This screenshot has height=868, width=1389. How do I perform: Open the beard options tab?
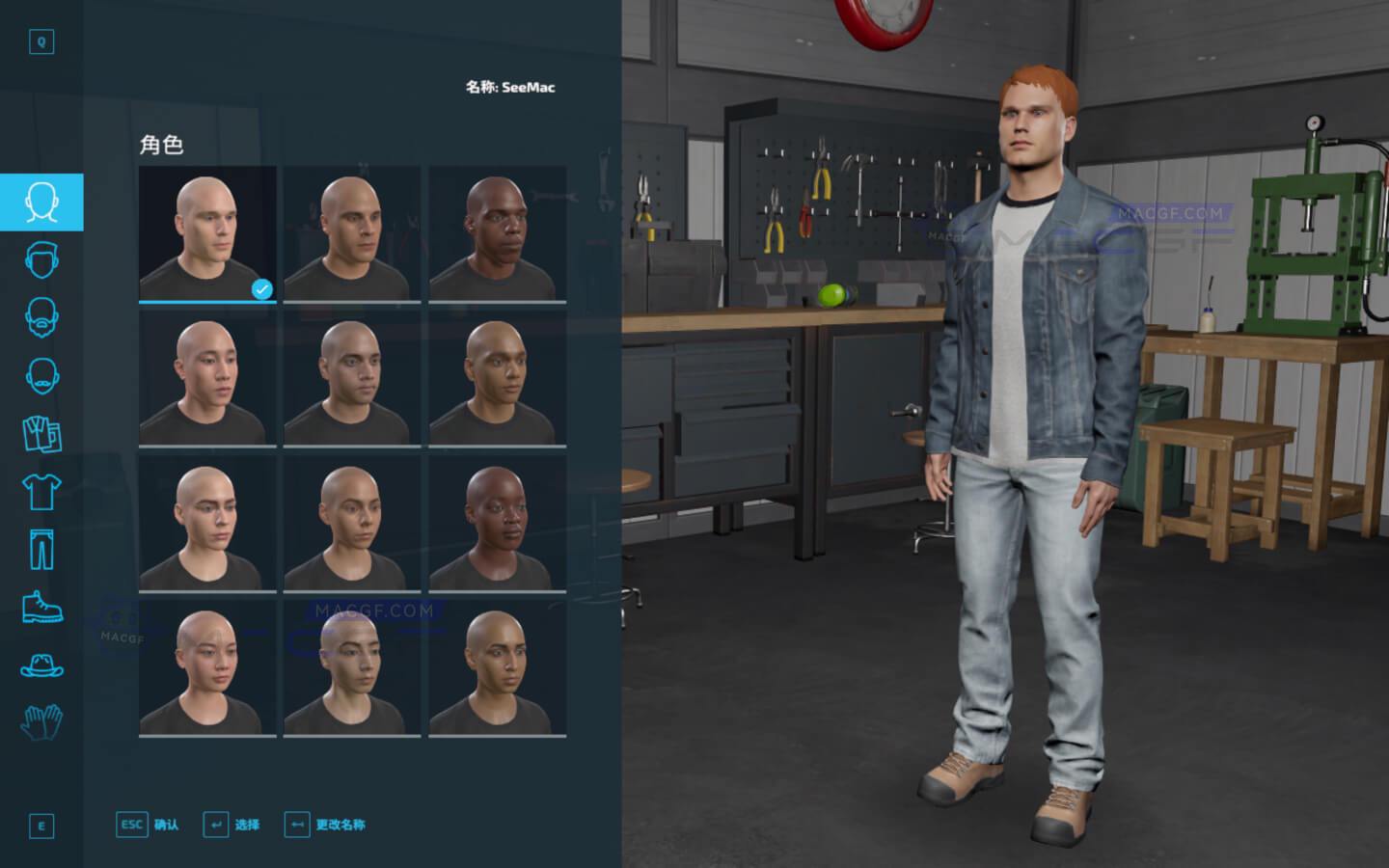pos(41,318)
